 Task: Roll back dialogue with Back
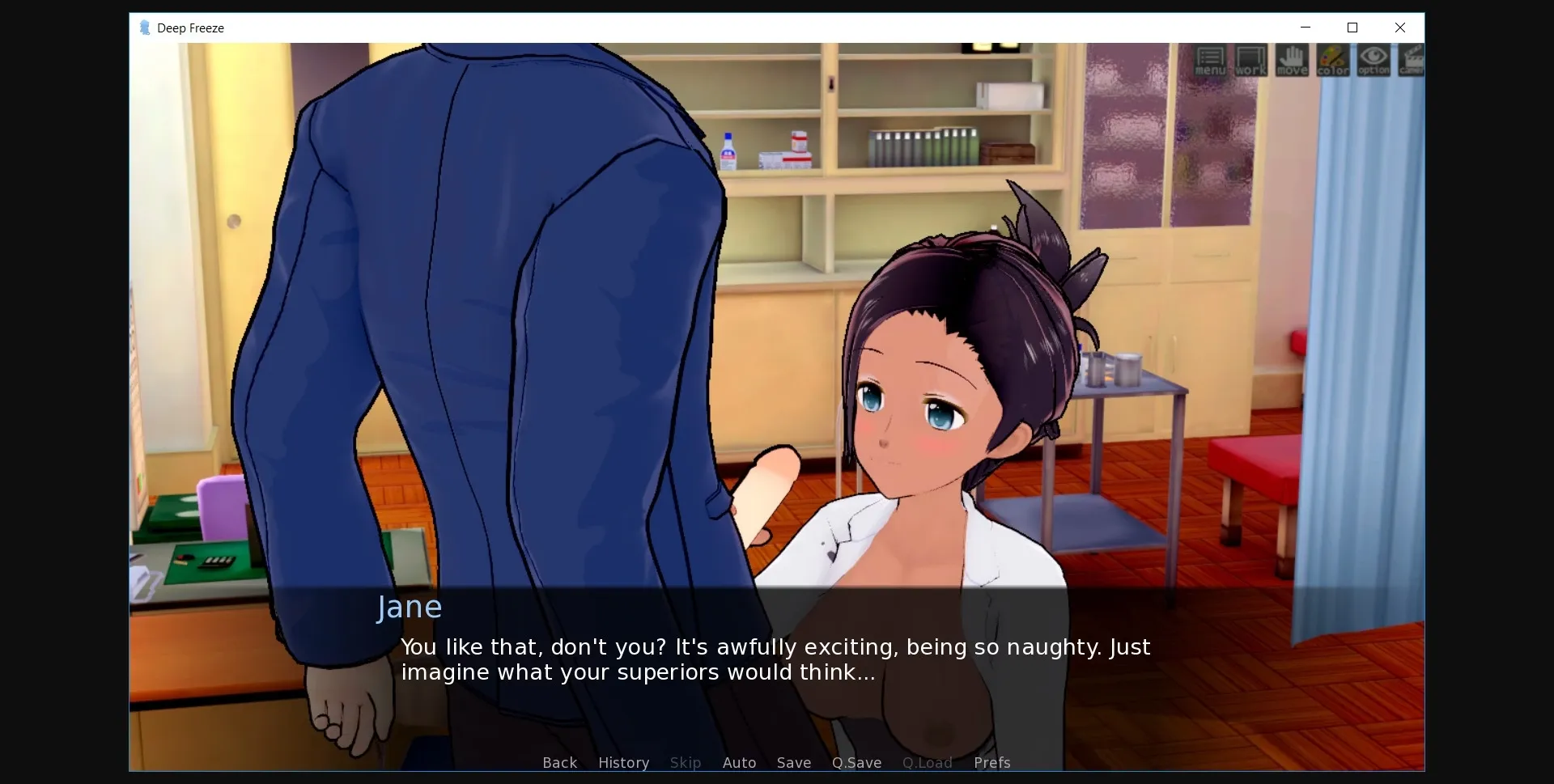(559, 762)
